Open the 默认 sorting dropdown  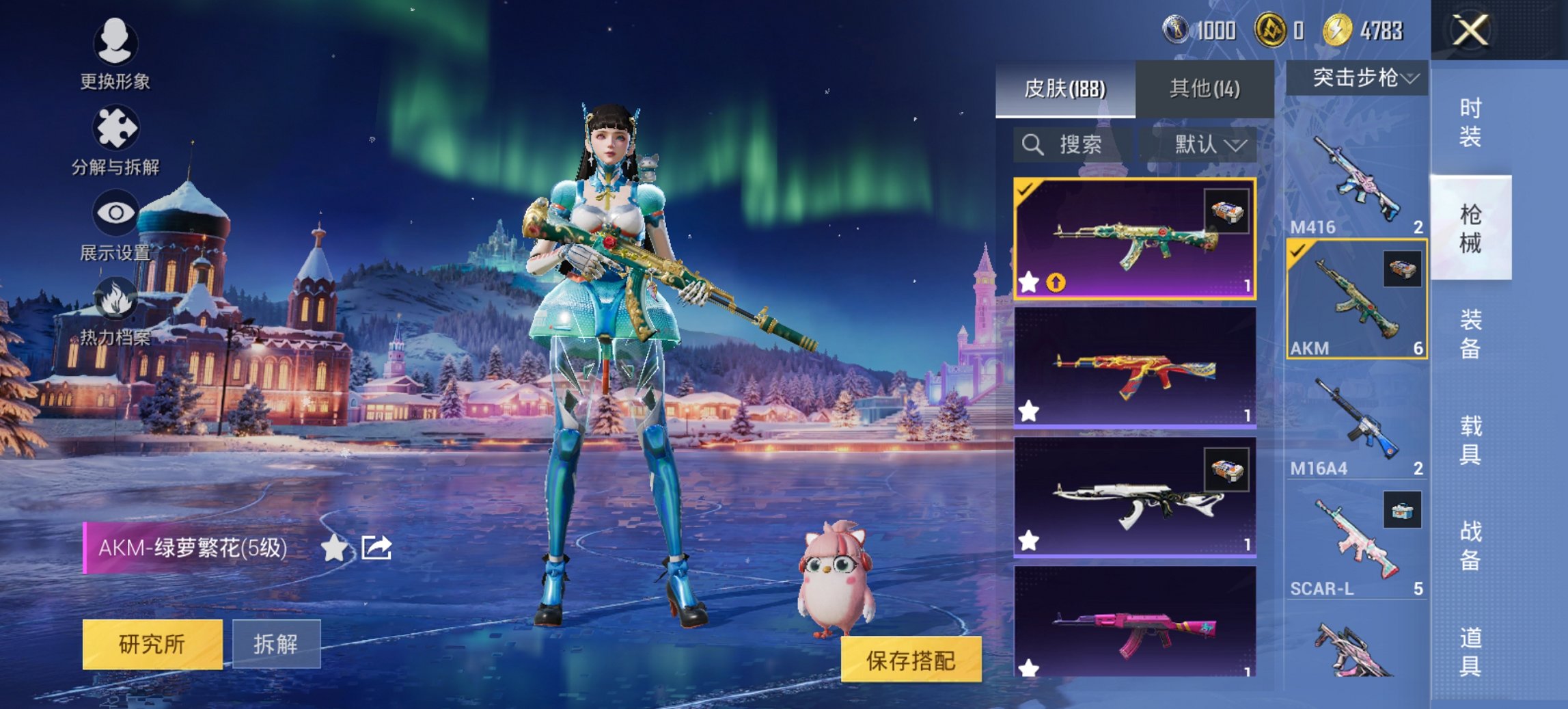1205,145
